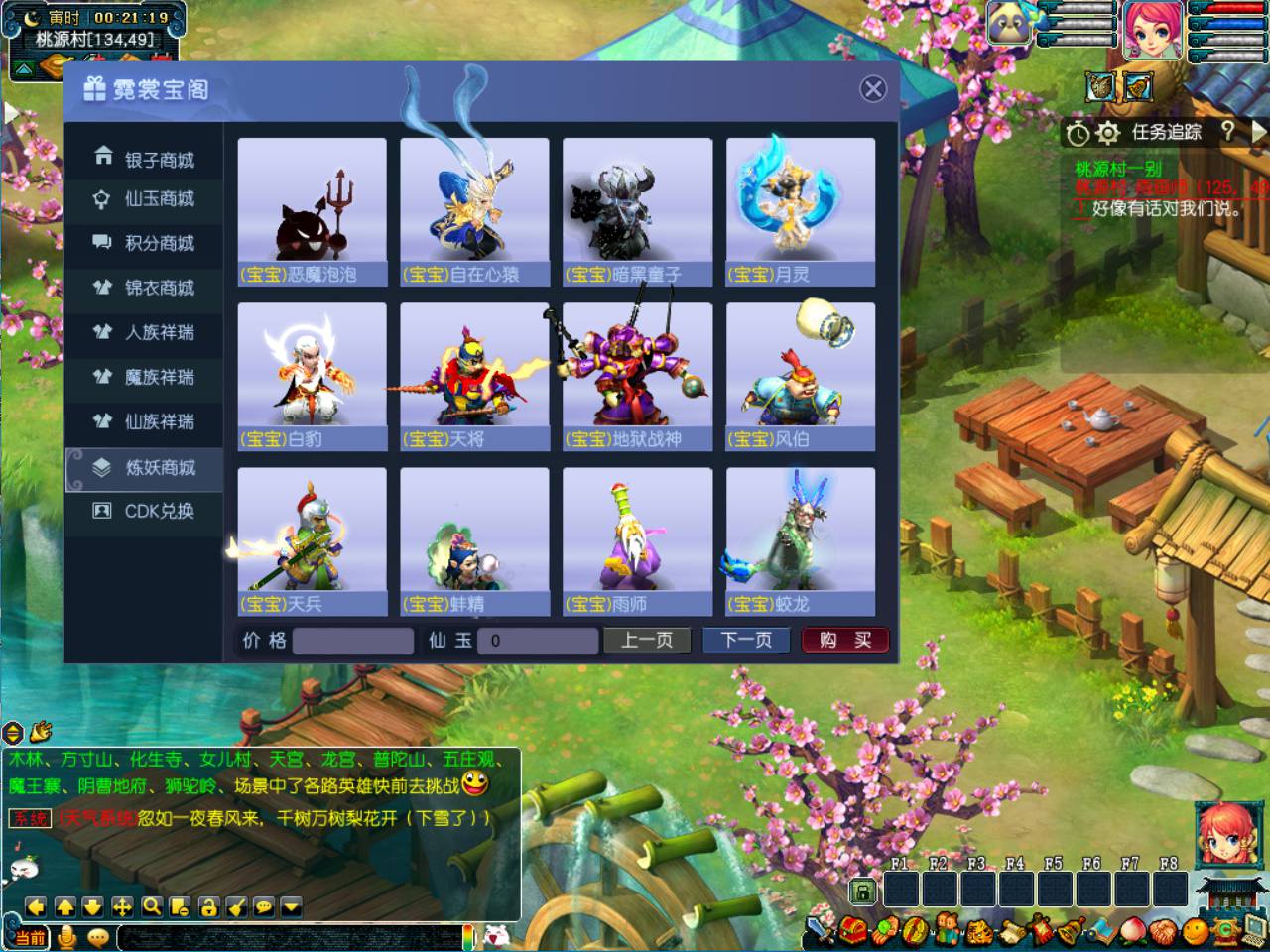
Task: Close the 霓裳宝阁 shop window
Action: coord(873,89)
